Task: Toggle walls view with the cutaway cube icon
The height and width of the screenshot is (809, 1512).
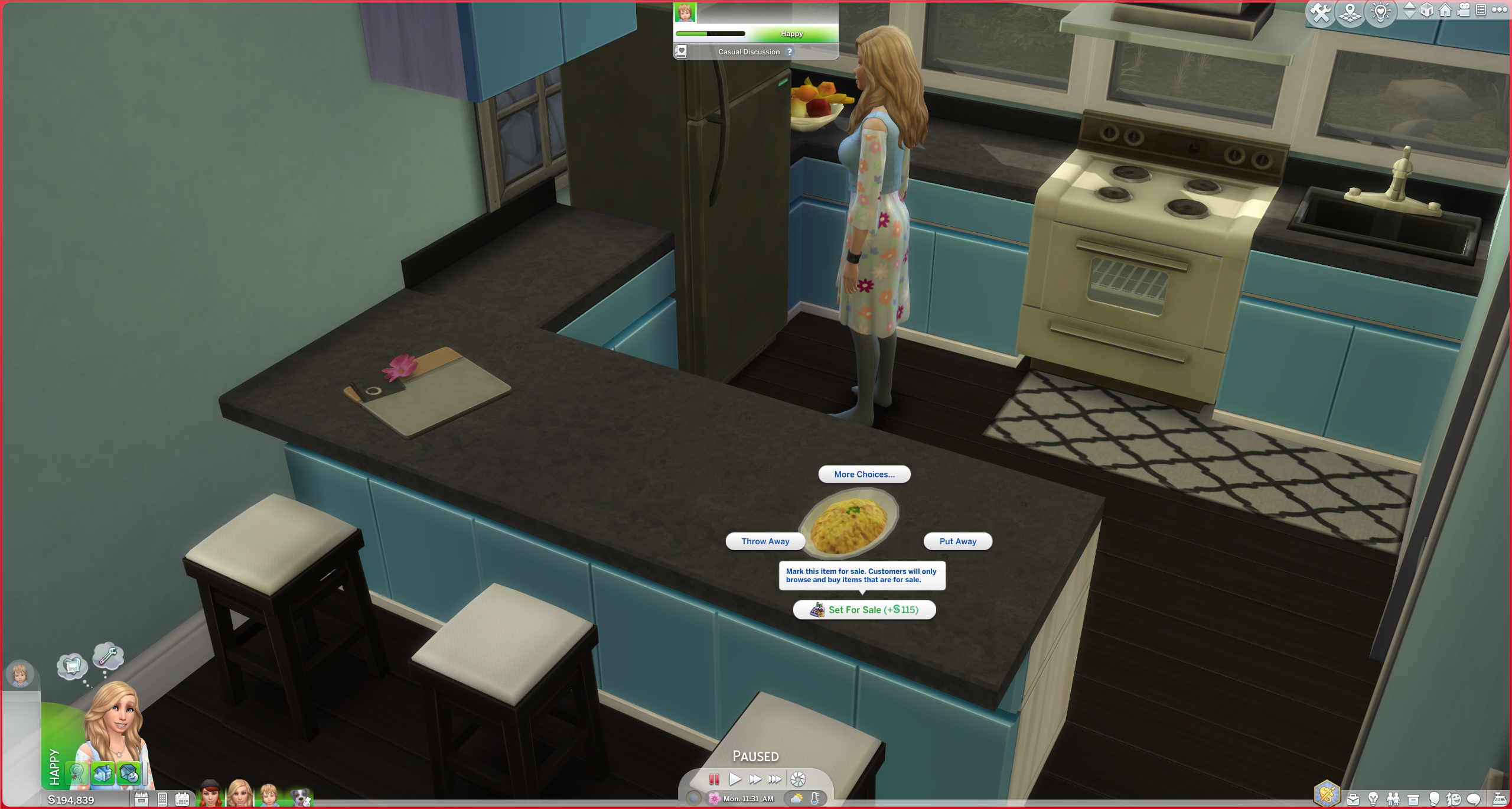Action: (1426, 11)
